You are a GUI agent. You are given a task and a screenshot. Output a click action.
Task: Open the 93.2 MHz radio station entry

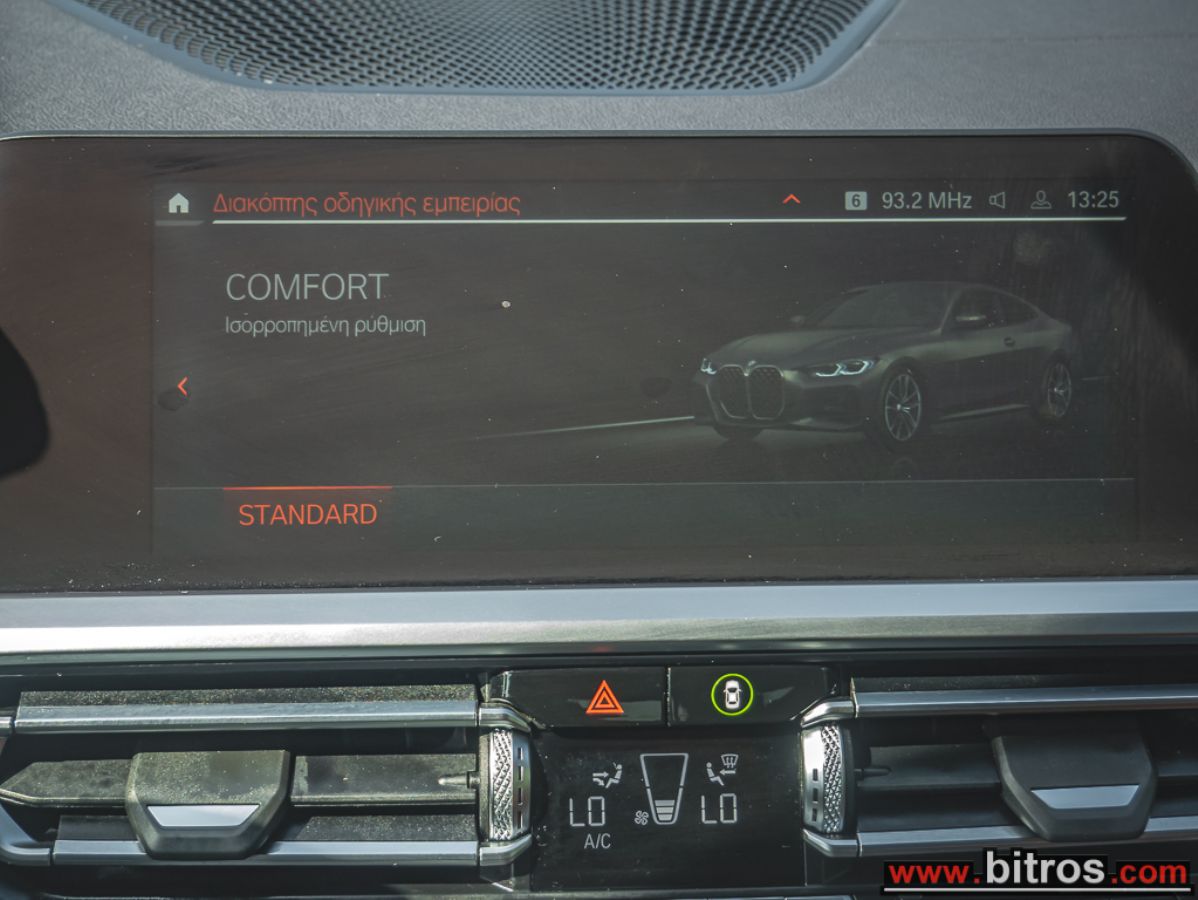point(925,200)
